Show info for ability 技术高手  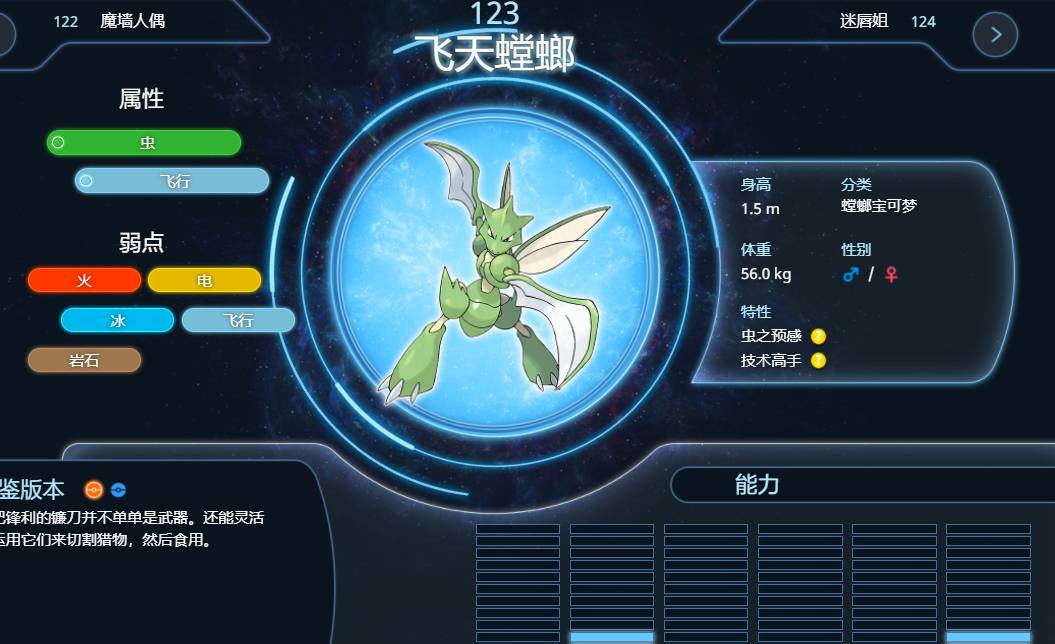pos(818,360)
